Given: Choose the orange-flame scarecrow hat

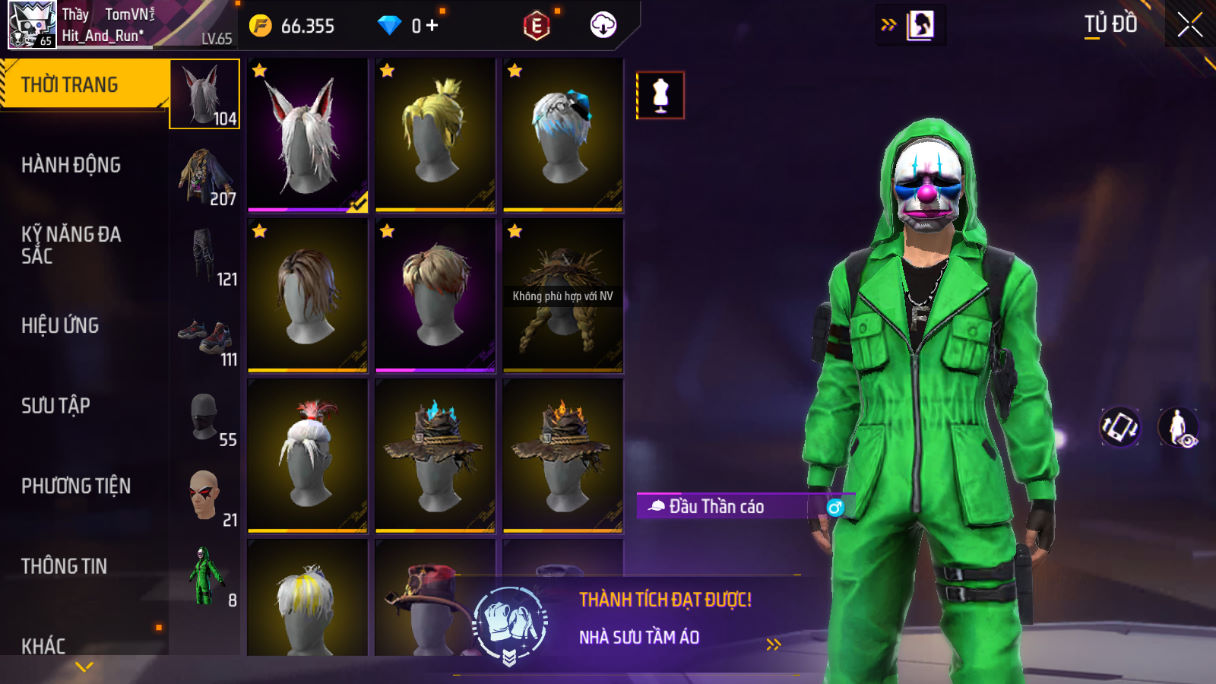Looking at the screenshot, I should click(563, 455).
